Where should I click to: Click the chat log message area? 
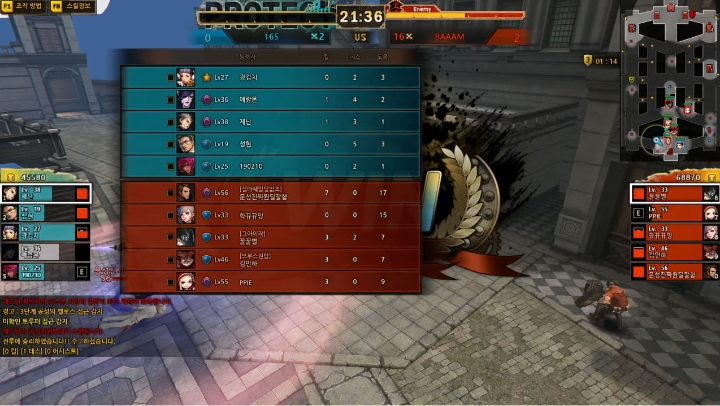click(x=70, y=325)
